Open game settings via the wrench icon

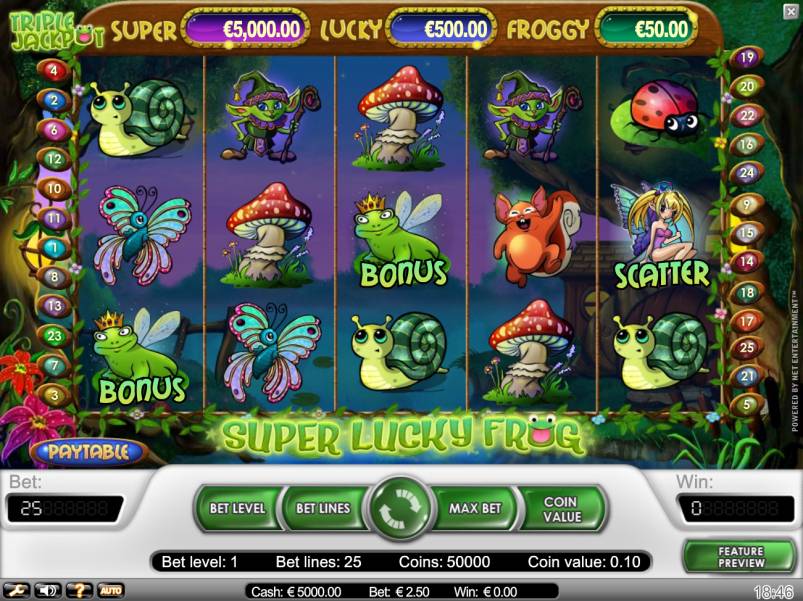(16, 590)
